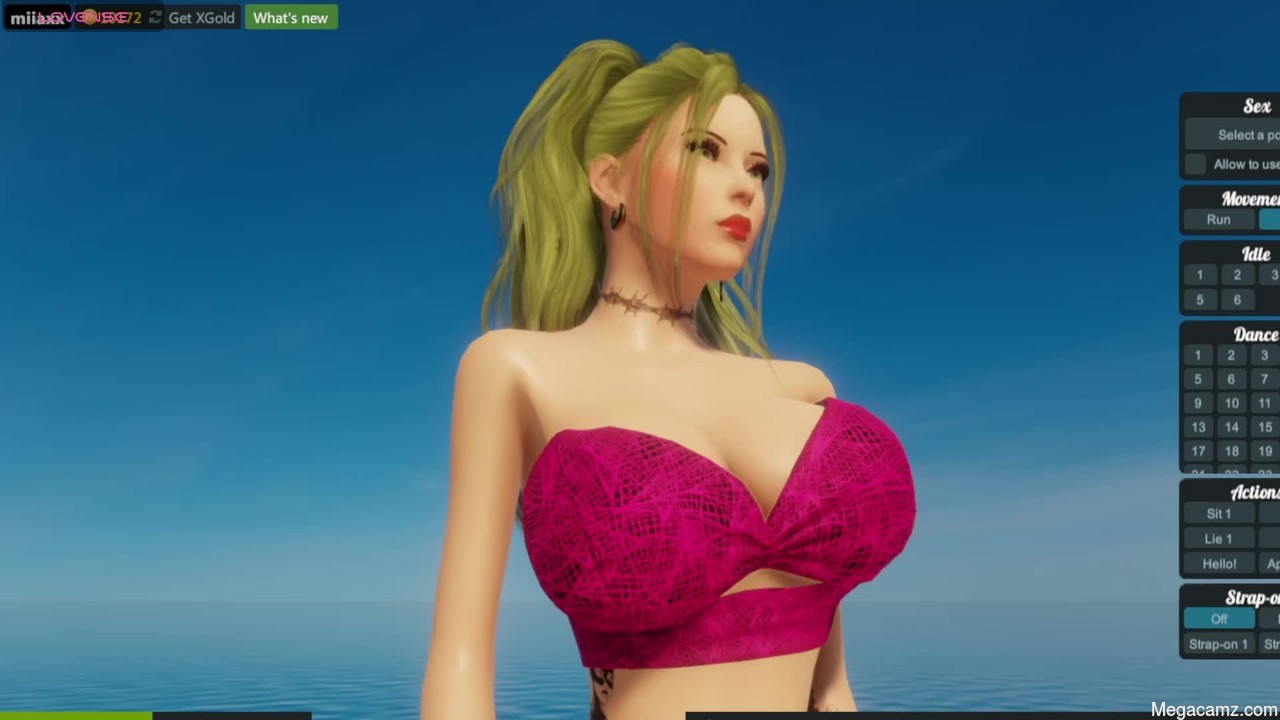Start Dance 7
The width and height of the screenshot is (1280, 720).
click(x=1264, y=379)
